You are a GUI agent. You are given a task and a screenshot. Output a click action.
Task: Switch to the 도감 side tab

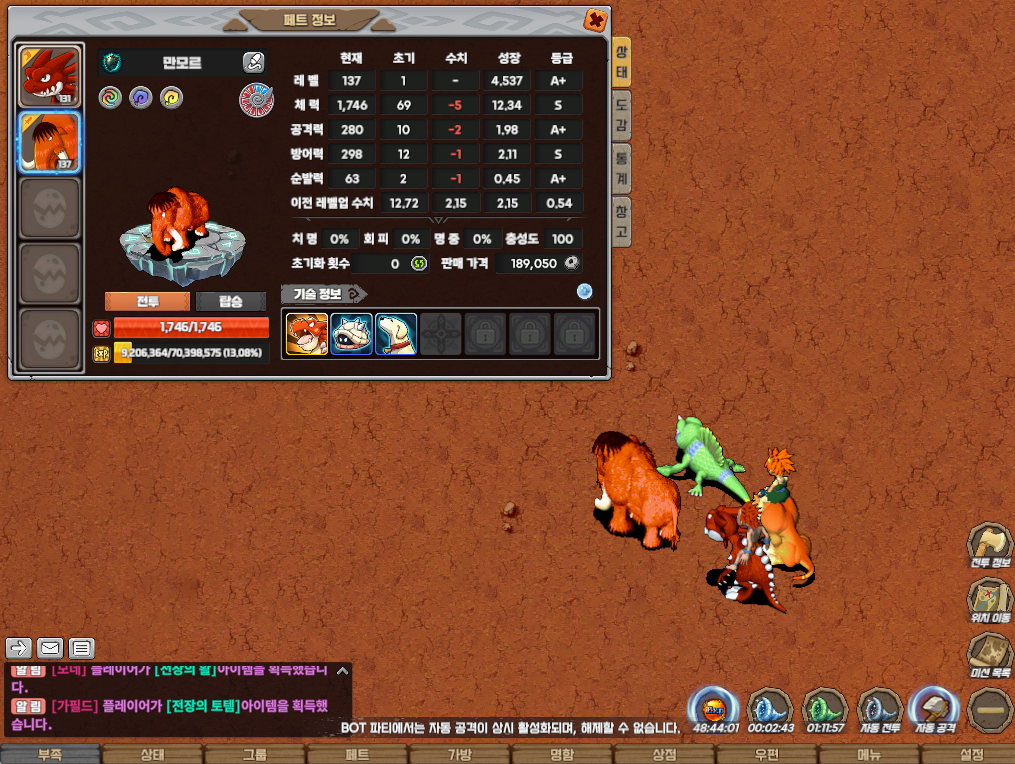[622, 115]
